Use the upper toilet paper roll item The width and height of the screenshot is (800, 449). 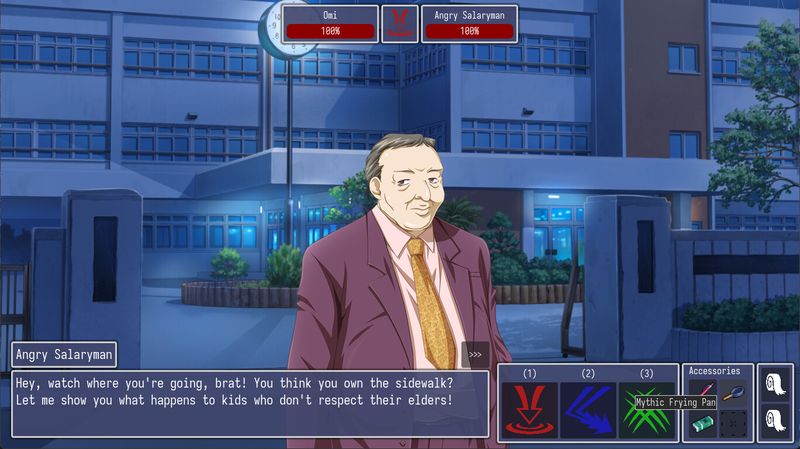777,383
